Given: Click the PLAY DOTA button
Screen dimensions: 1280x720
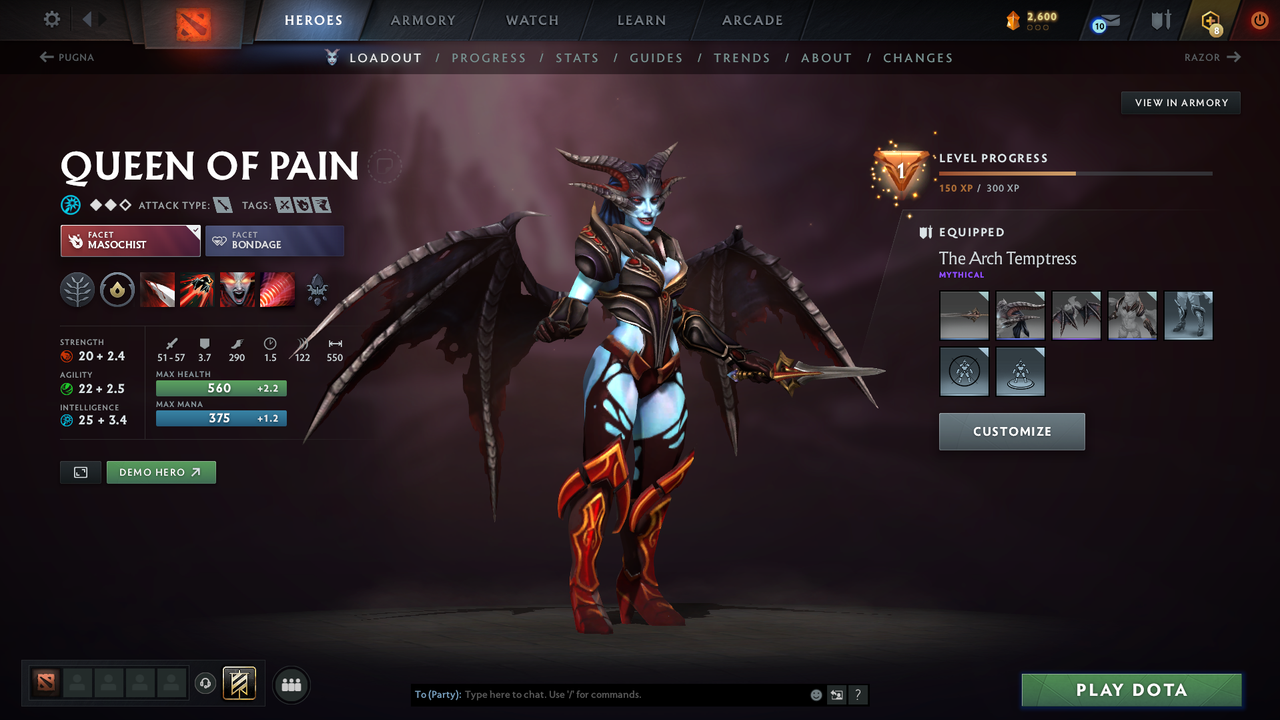Looking at the screenshot, I should 1131,689.
